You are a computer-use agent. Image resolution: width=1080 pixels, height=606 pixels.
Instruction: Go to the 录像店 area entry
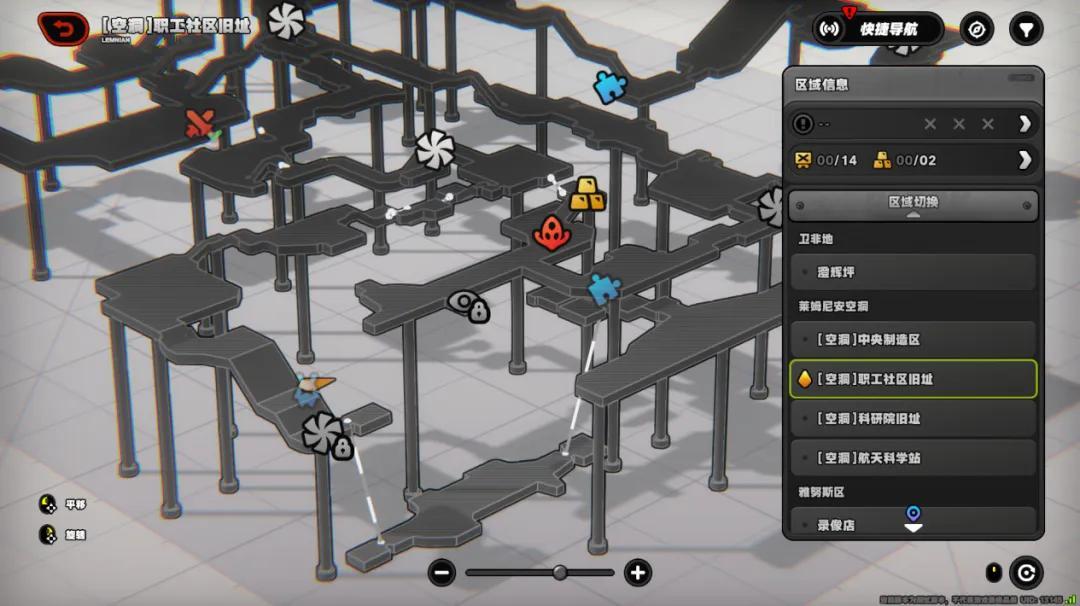point(913,524)
